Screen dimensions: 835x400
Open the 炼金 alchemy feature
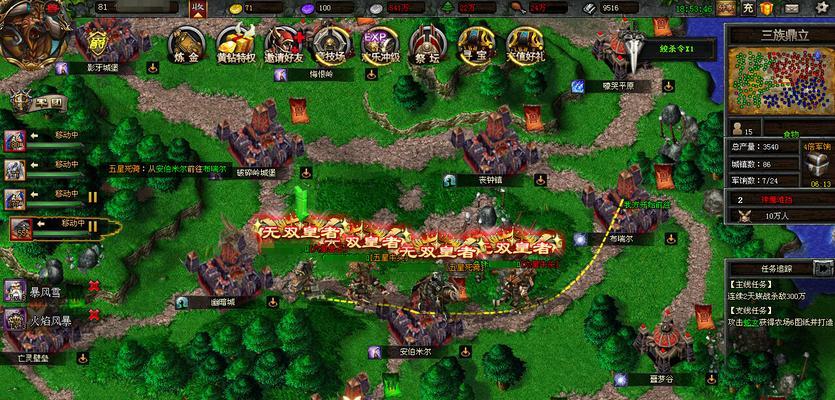[186, 45]
